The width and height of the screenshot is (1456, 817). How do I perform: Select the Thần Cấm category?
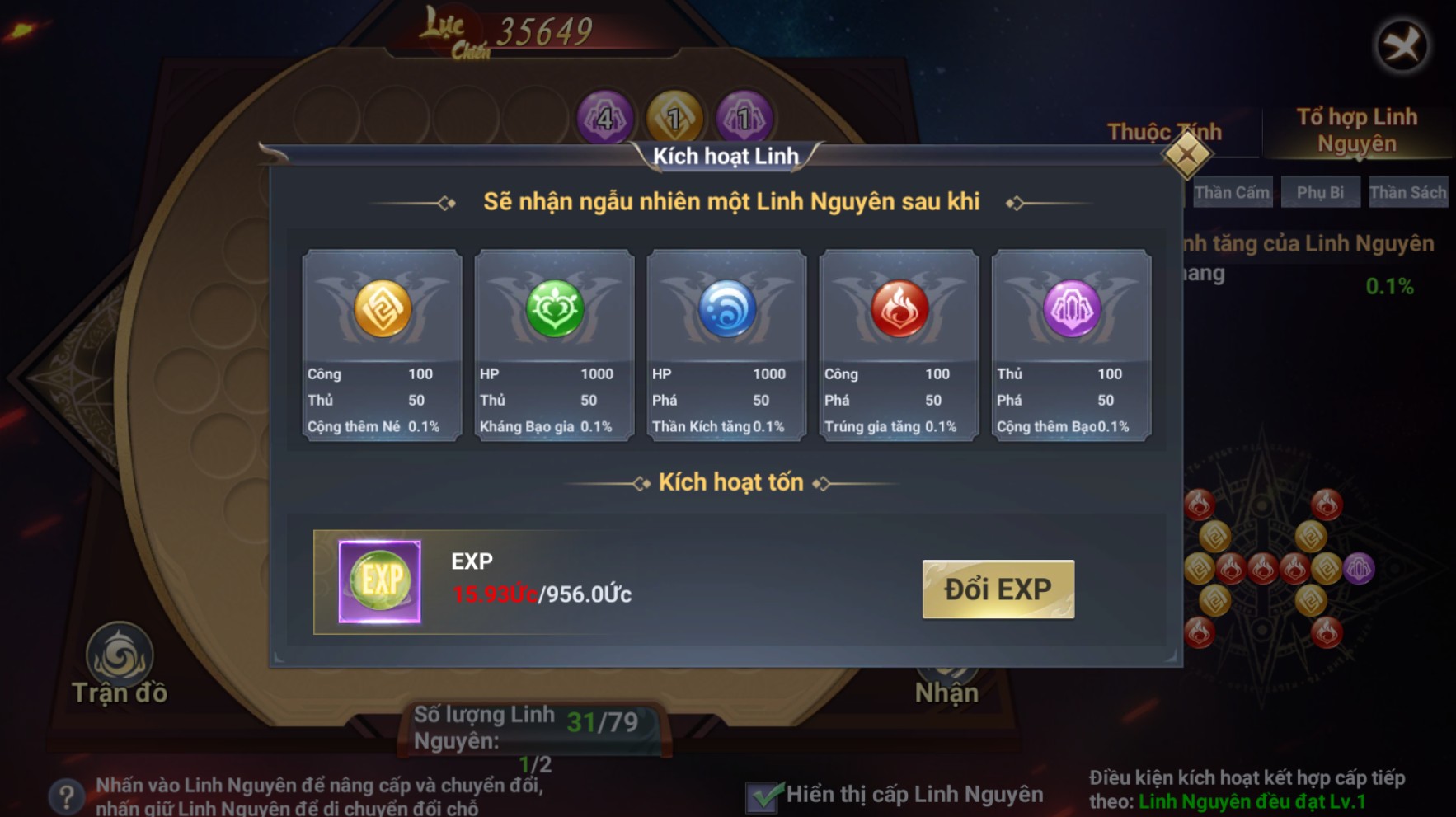pos(1232,193)
